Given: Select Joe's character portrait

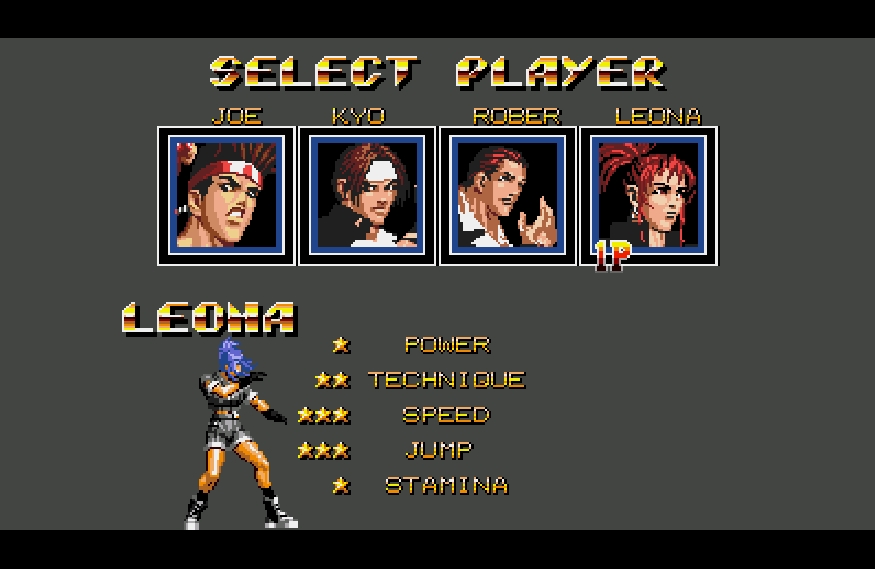Looking at the screenshot, I should pos(226,195).
